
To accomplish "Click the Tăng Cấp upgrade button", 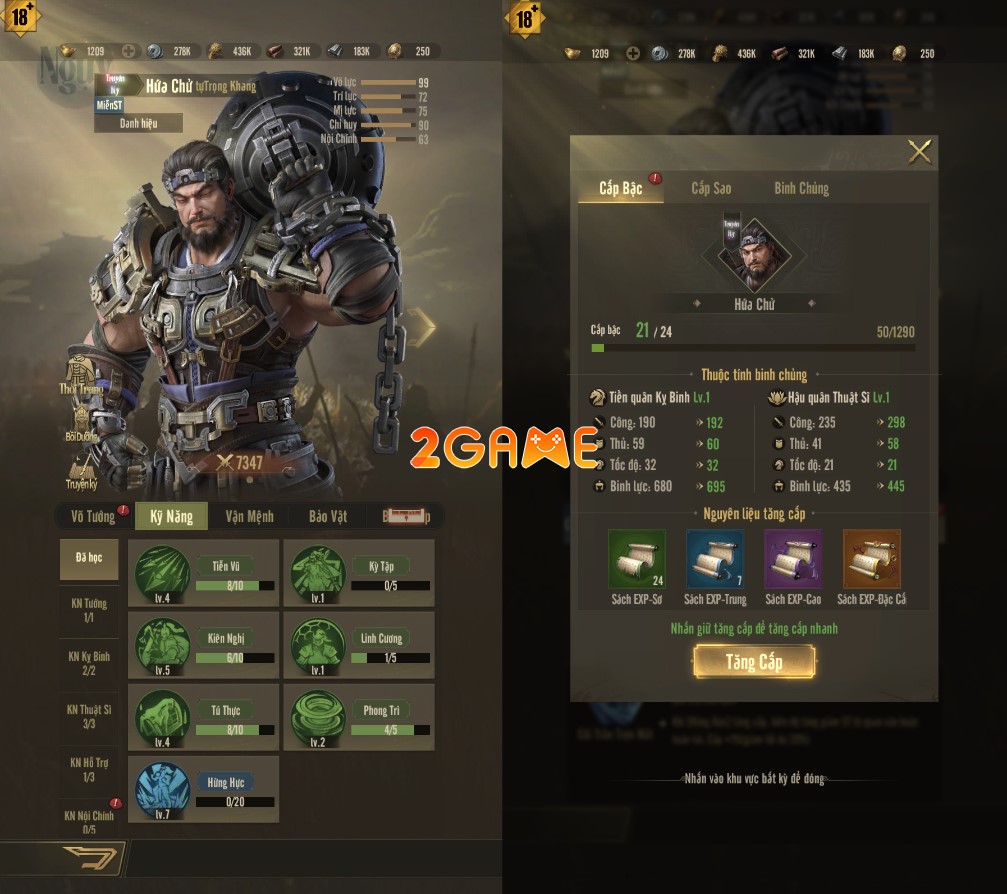I will point(755,662).
